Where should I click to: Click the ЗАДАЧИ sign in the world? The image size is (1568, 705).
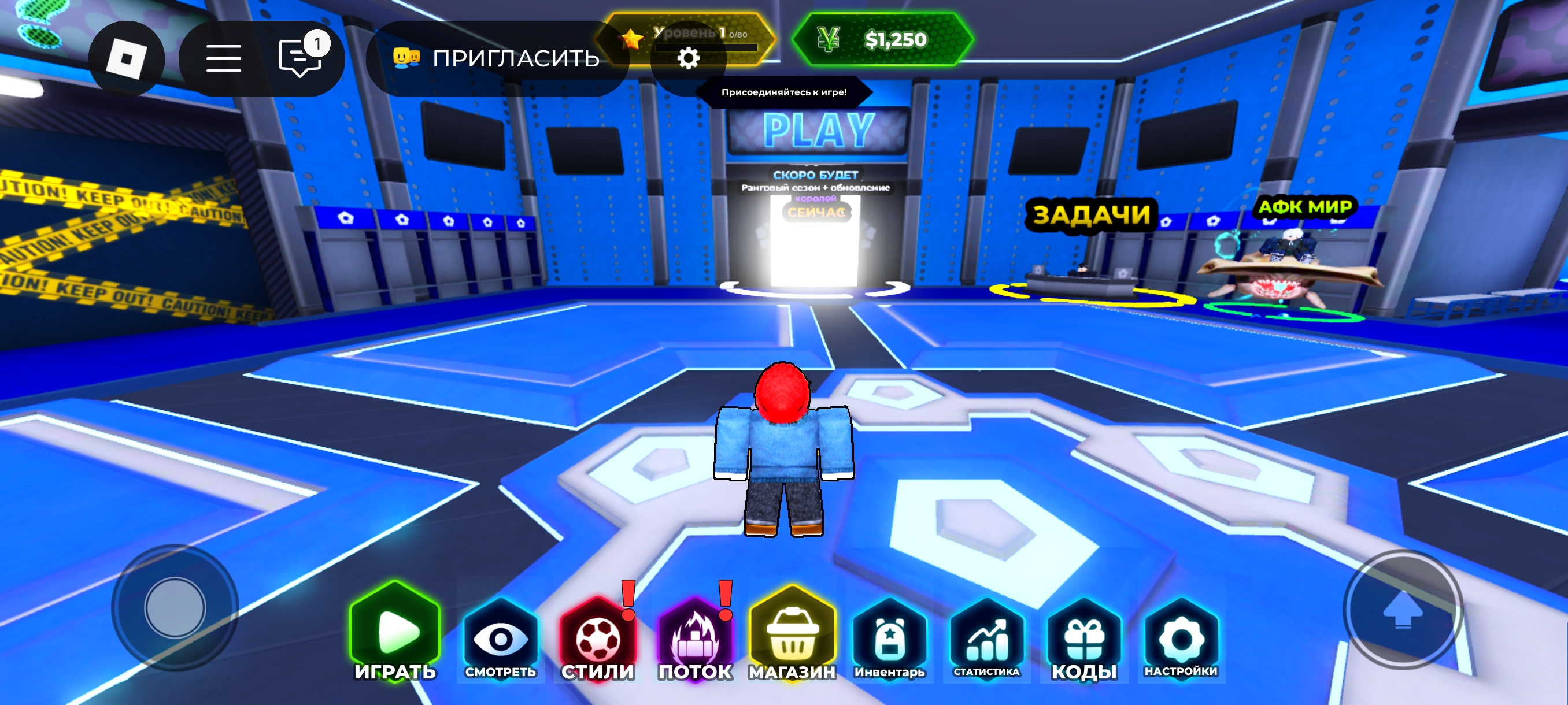pos(1090,213)
